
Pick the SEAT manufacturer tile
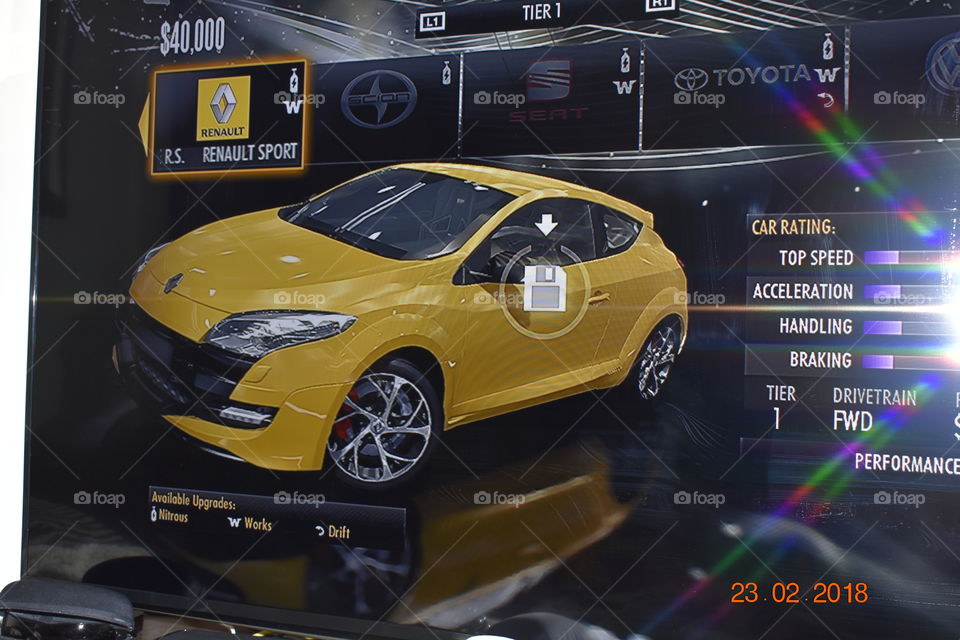[x=548, y=92]
